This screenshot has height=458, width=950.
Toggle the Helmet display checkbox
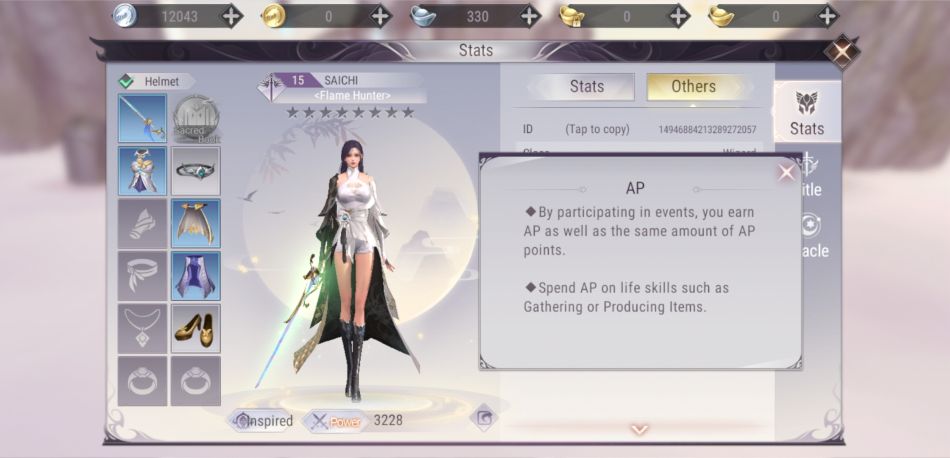coord(126,82)
